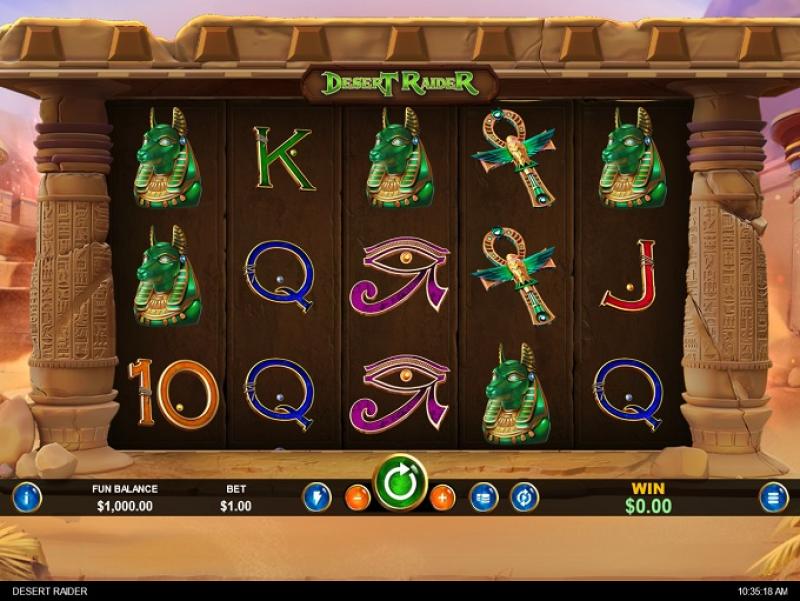Toggle the lightning bolt turbo mode

(317, 497)
